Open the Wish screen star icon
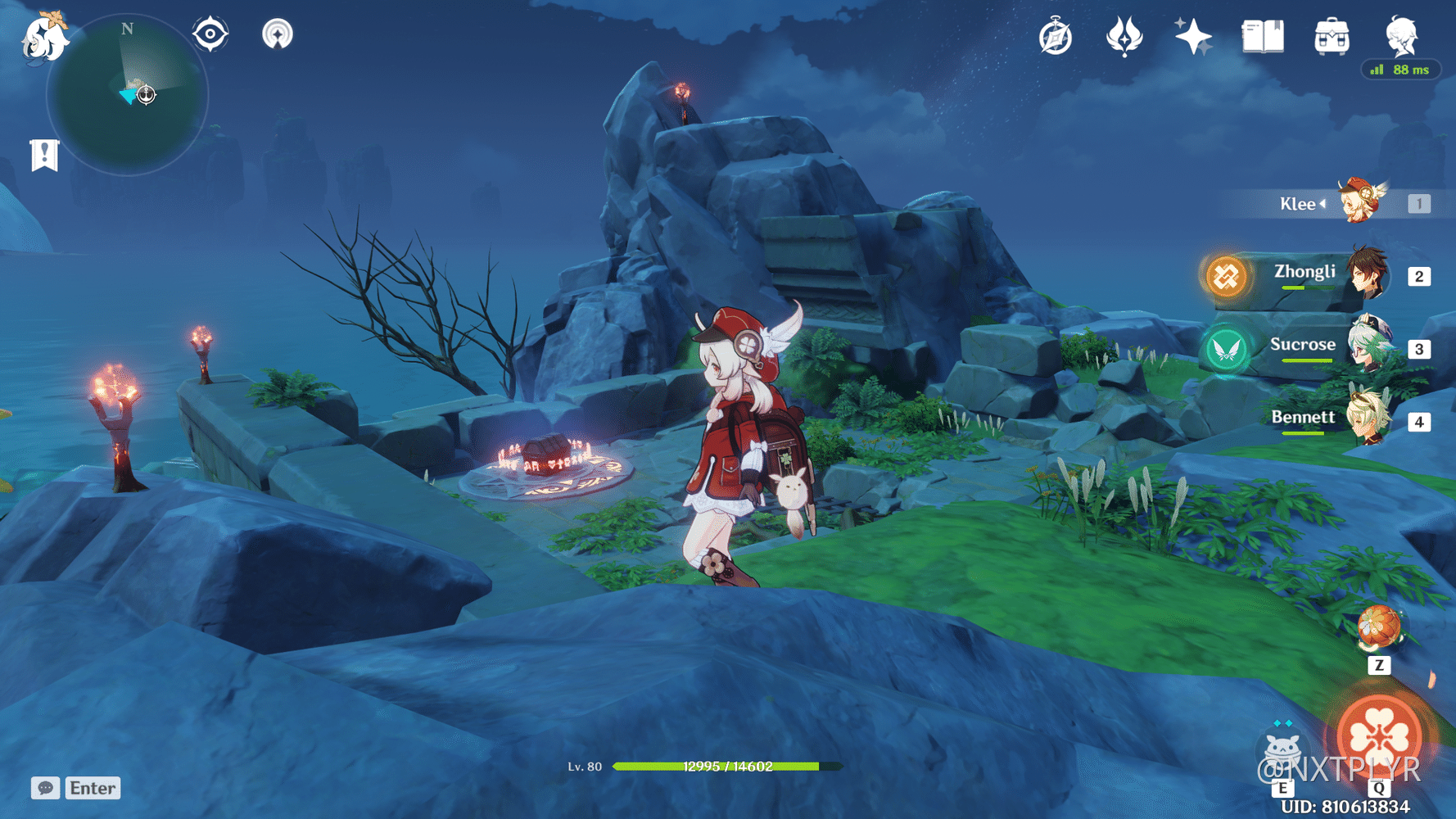This screenshot has height=819, width=1456. (1193, 36)
